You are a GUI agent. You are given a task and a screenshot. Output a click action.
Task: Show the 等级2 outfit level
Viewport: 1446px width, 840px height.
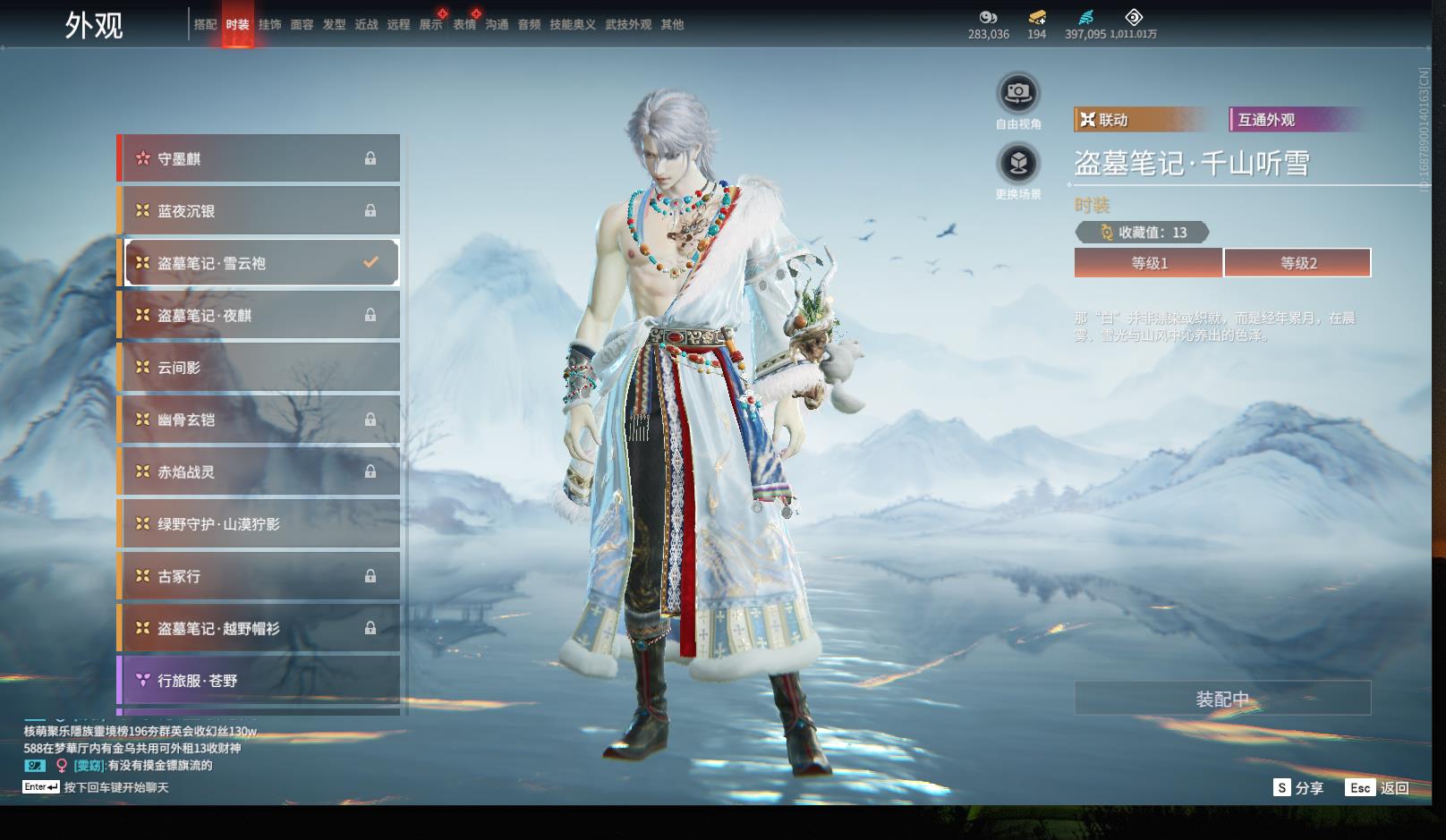[x=1297, y=263]
